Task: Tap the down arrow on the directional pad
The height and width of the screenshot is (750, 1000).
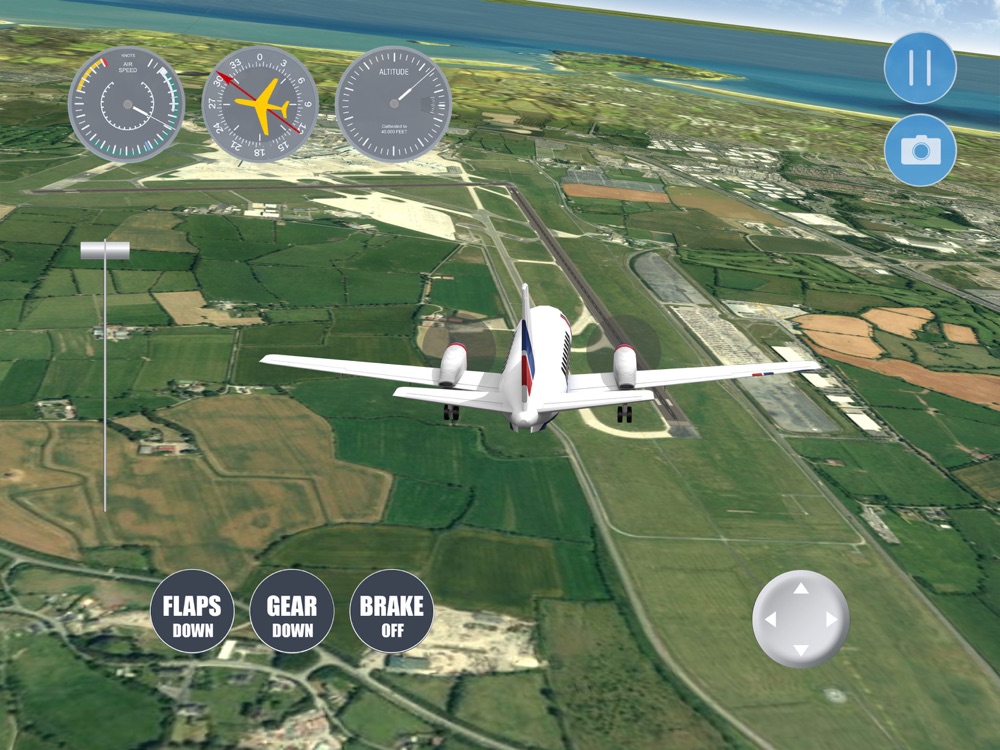Action: (800, 650)
